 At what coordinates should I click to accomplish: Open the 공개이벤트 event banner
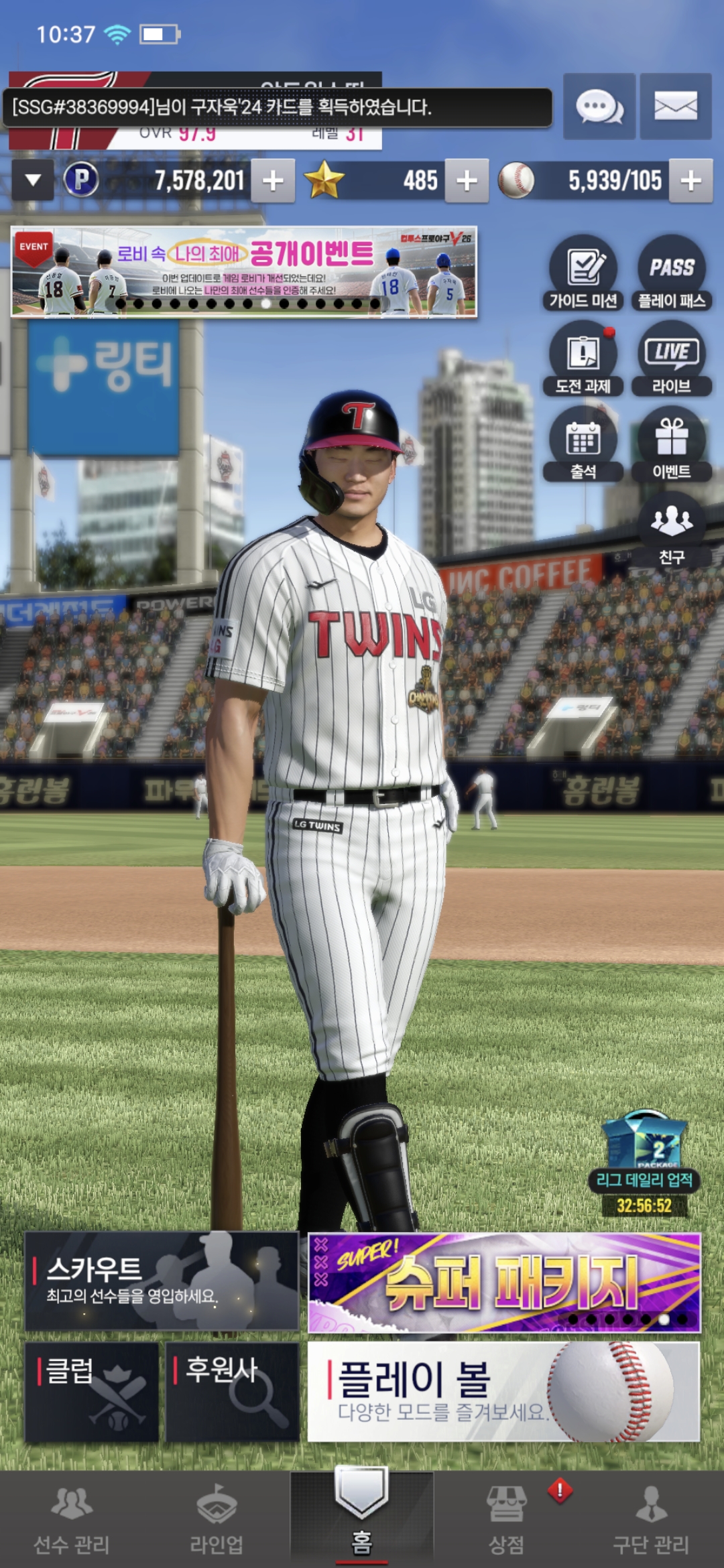244,271
